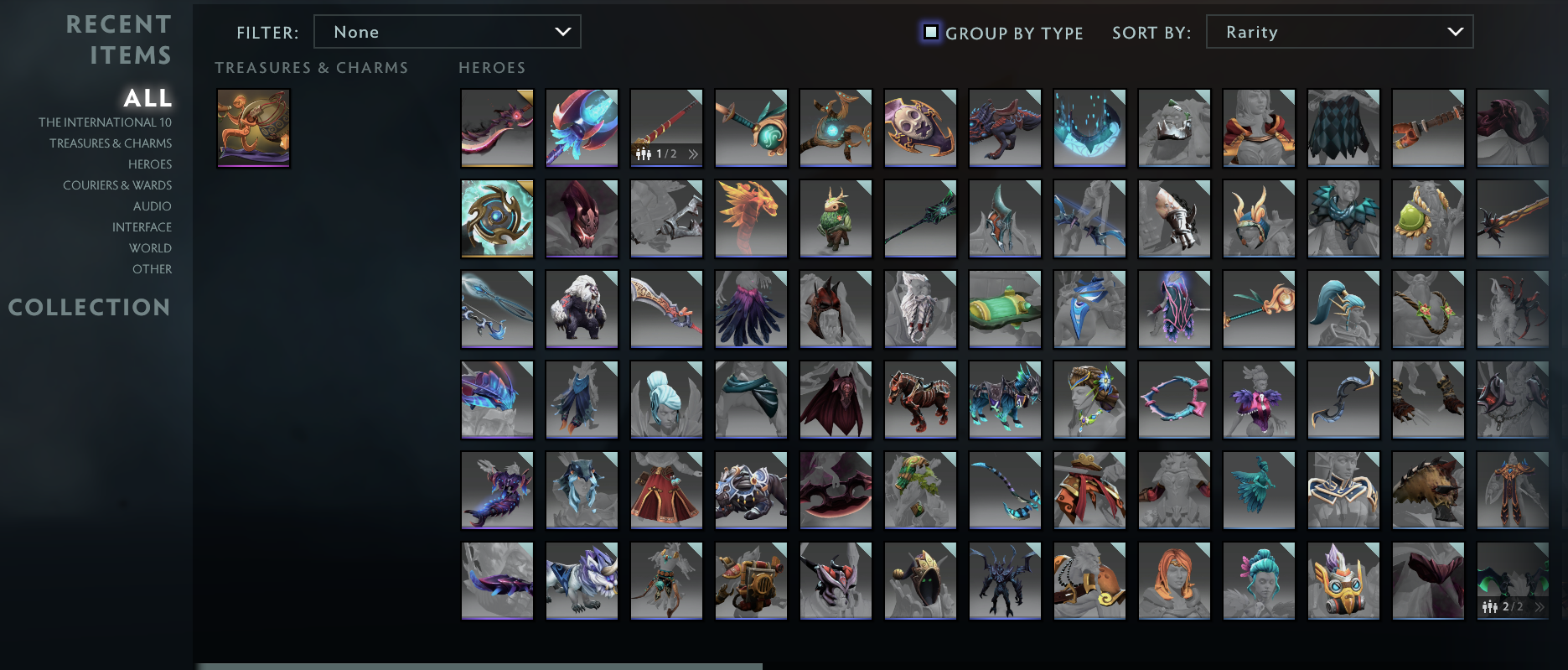The width and height of the screenshot is (1568, 670).
Task: Click the yellow gas-mask helmet item
Action: 1343,580
